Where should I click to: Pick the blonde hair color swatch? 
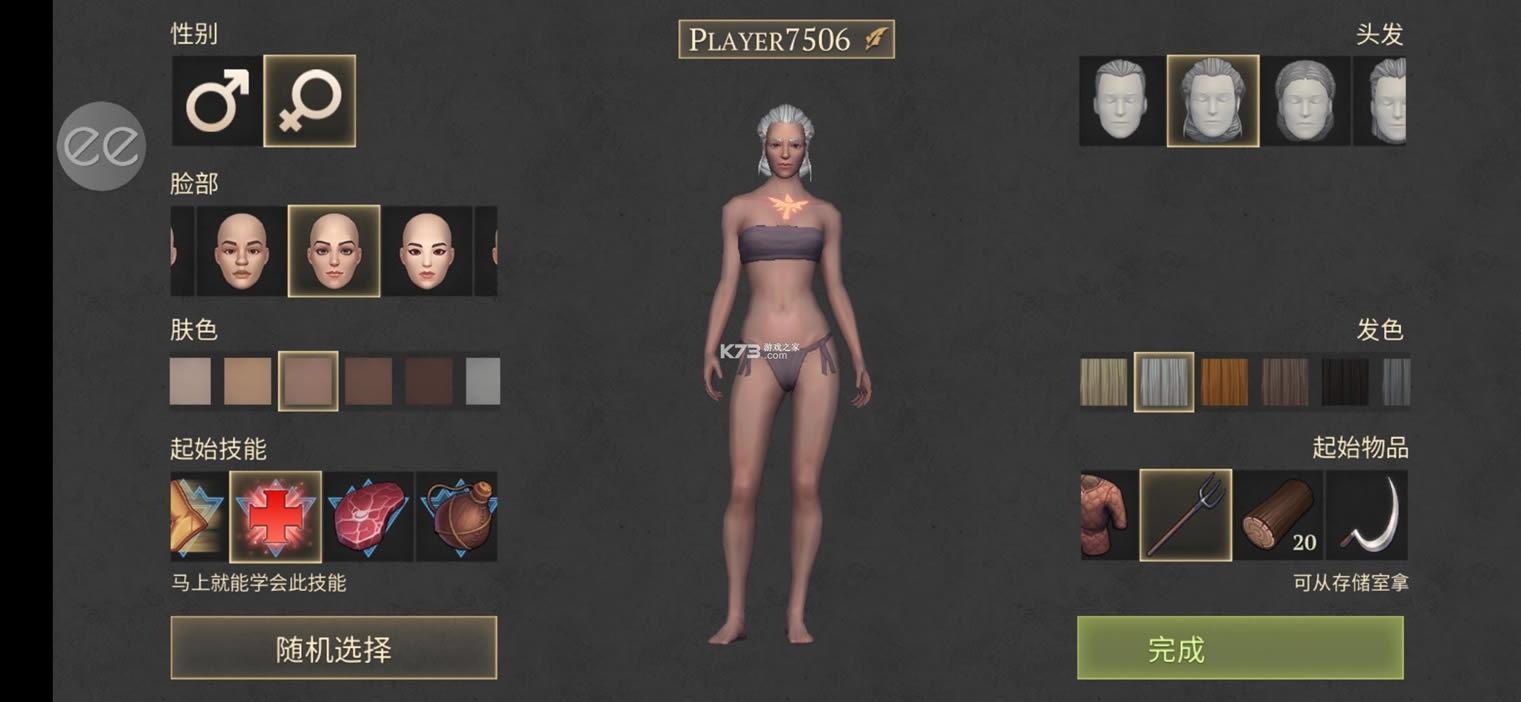coord(1104,382)
